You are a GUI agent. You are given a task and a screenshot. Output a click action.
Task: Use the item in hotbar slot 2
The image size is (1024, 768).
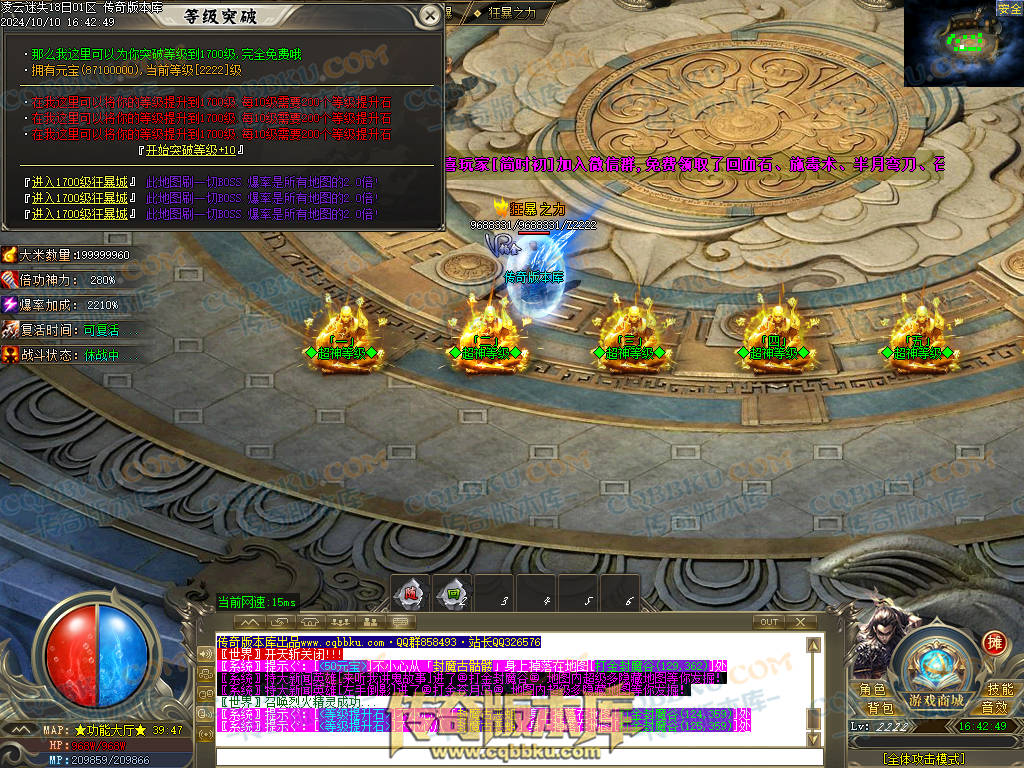(453, 593)
